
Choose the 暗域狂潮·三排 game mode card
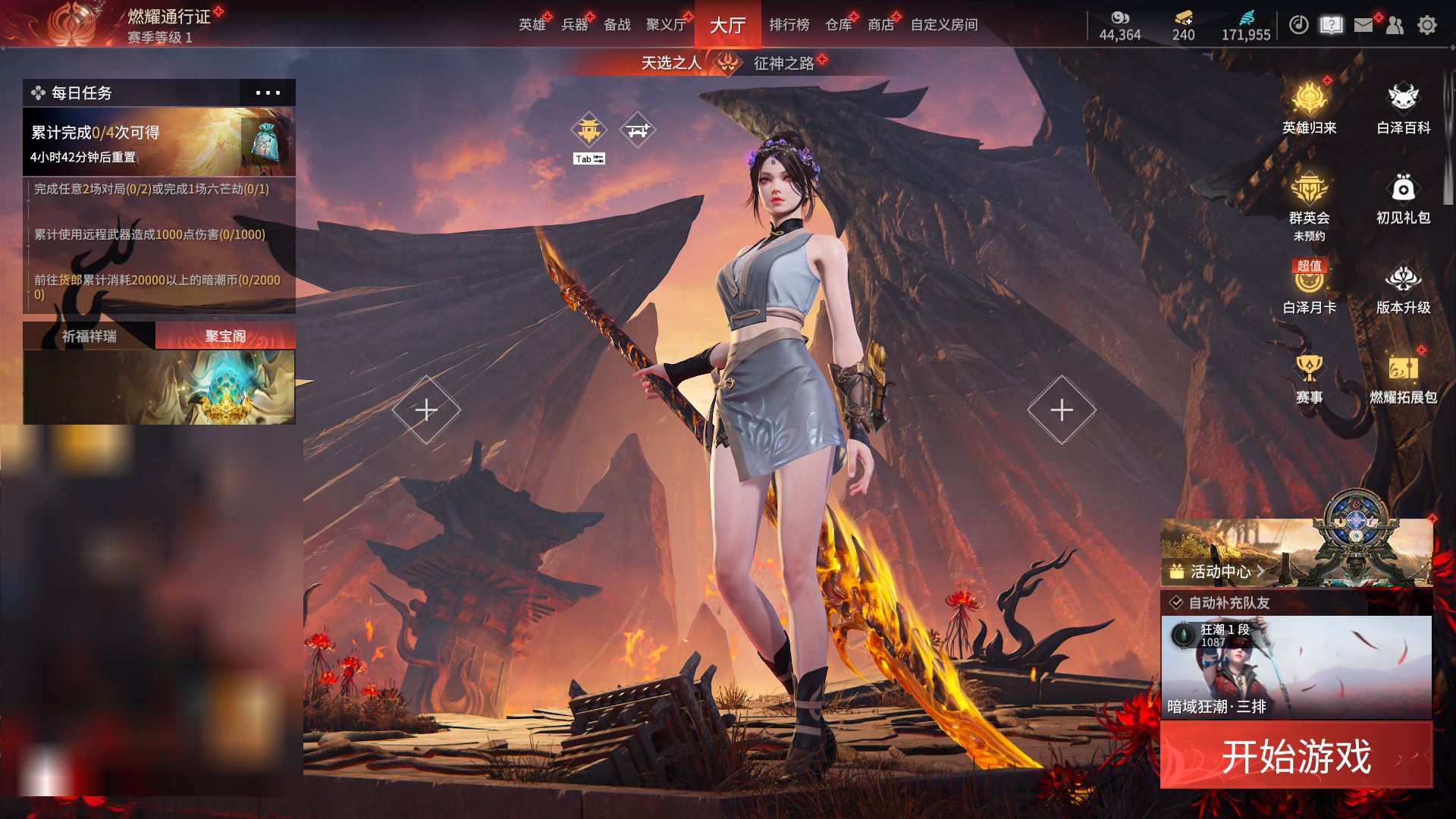pos(1296,667)
